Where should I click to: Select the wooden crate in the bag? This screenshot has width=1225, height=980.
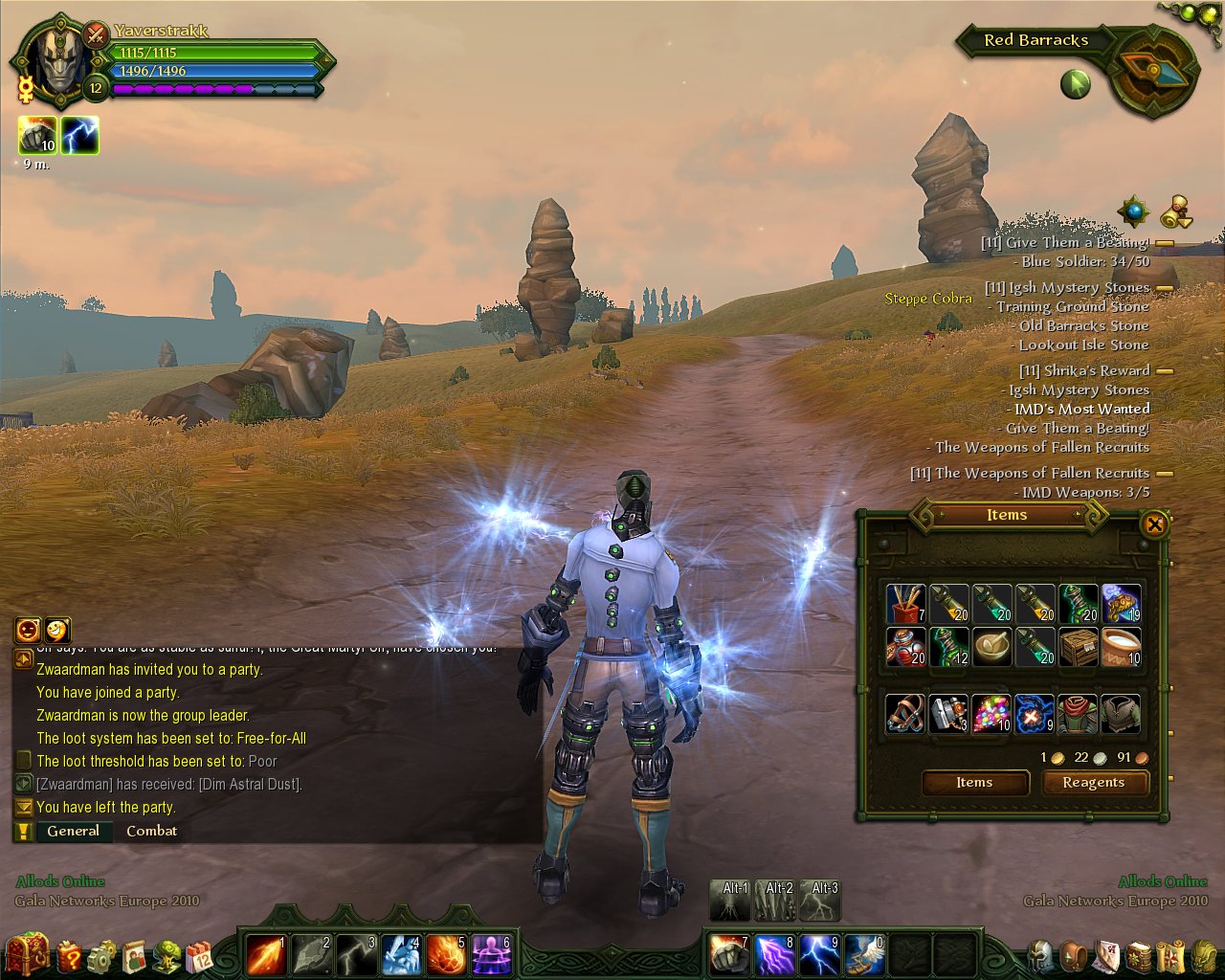[1078, 647]
